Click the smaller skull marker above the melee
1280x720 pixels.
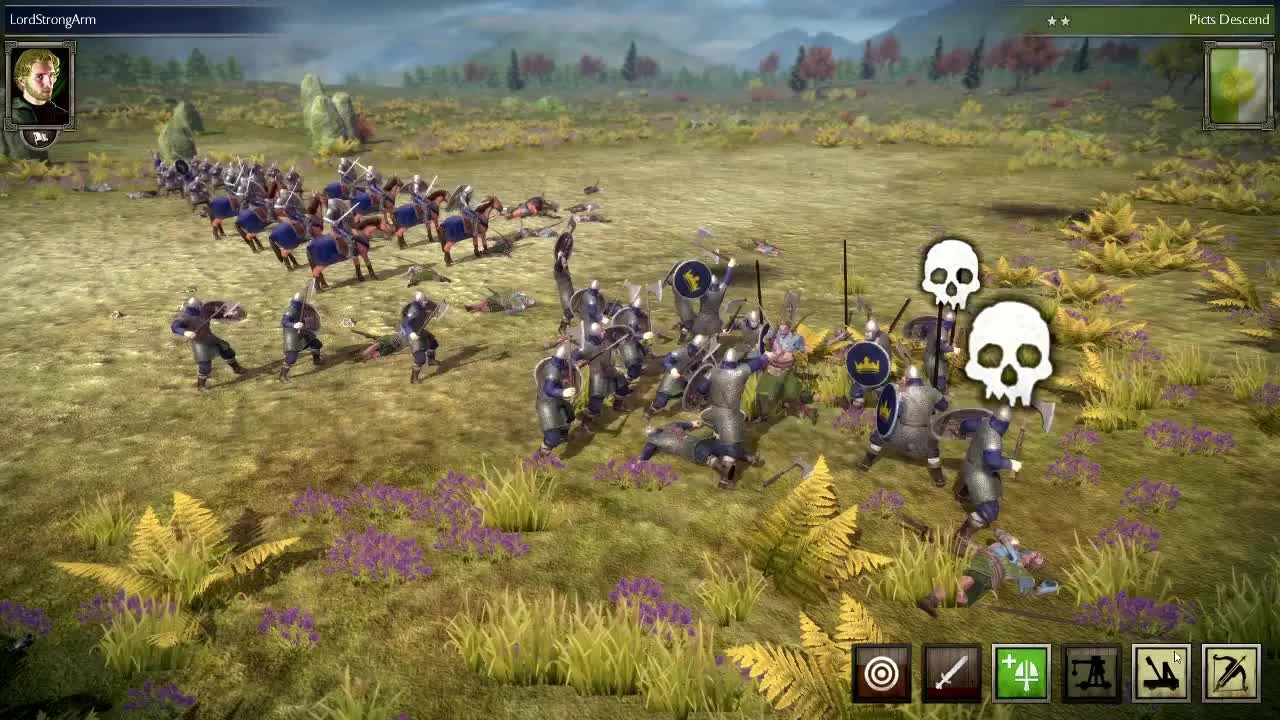(x=950, y=275)
